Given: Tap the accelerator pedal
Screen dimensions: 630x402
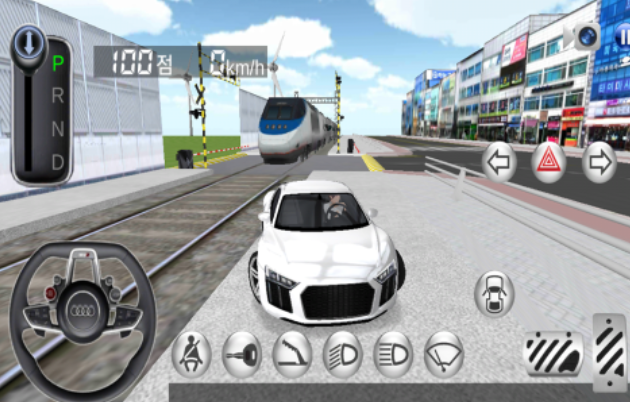Looking at the screenshot, I should (609, 350).
